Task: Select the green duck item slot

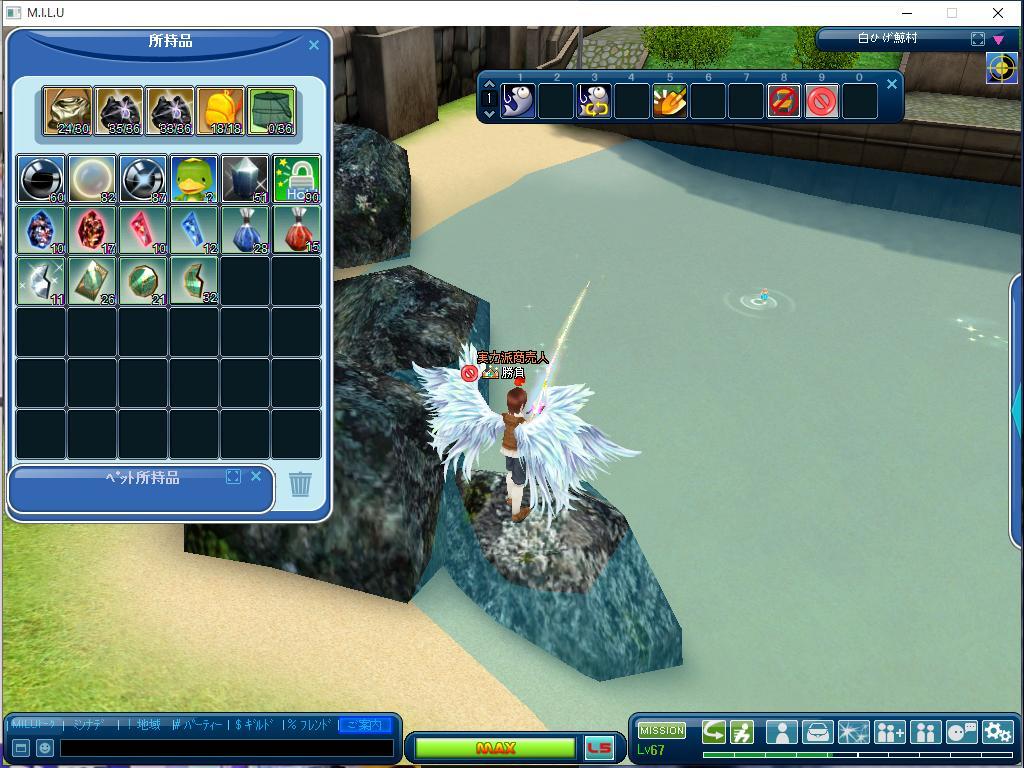Action: click(193, 179)
